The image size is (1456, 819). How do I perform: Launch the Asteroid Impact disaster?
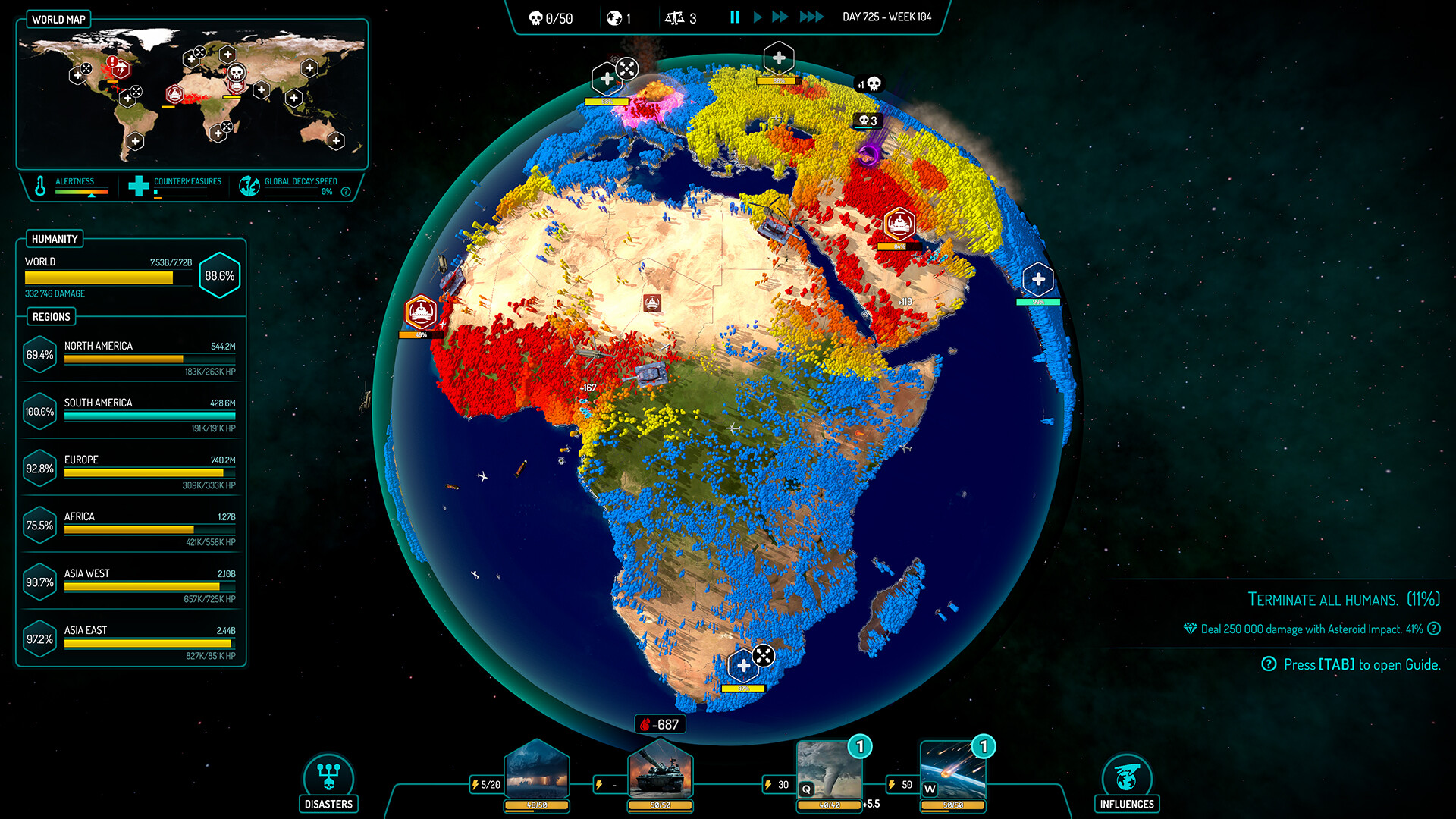(x=953, y=772)
